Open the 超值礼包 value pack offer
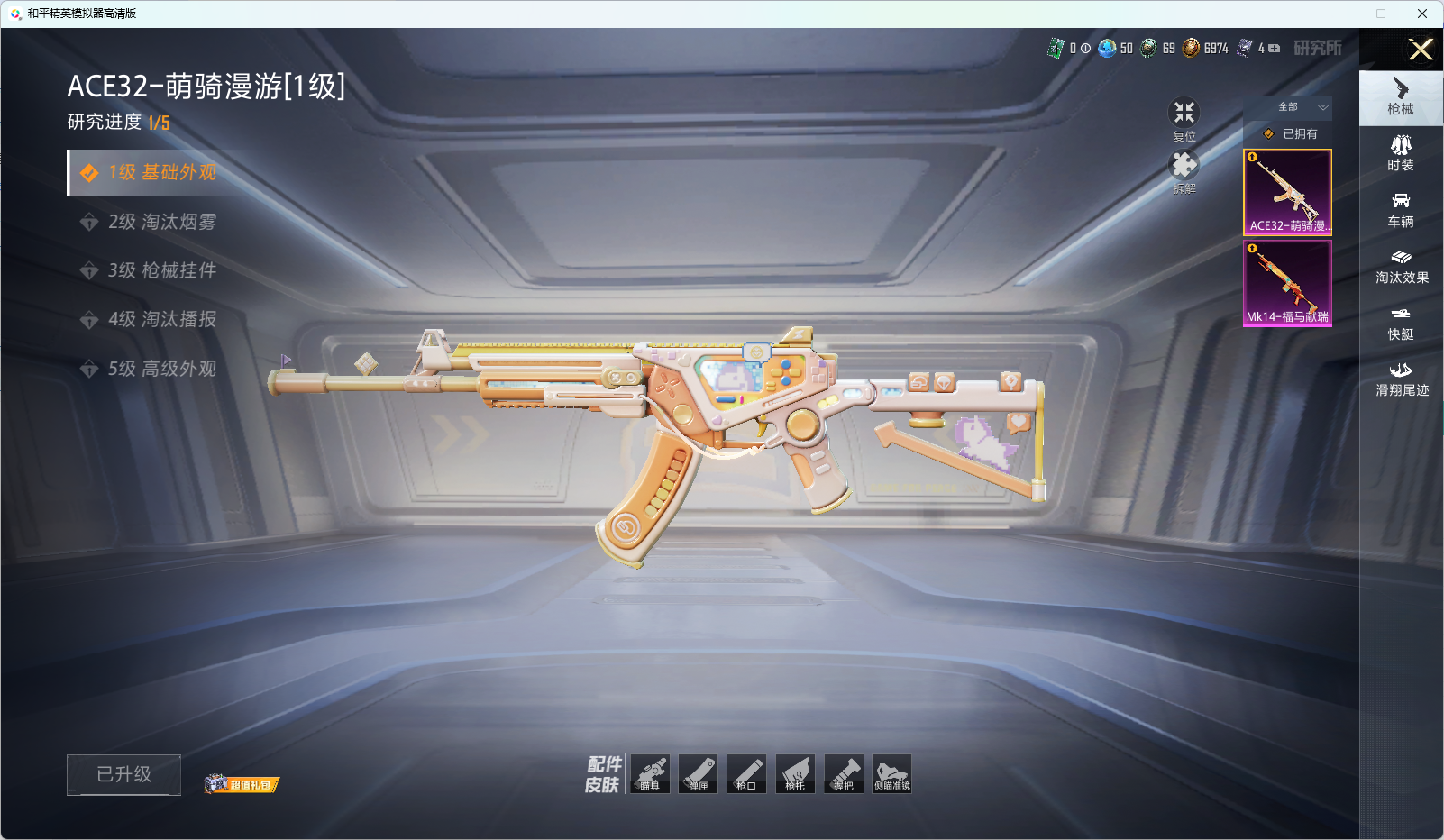Image resolution: width=1444 pixels, height=840 pixels. pyautogui.click(x=242, y=784)
